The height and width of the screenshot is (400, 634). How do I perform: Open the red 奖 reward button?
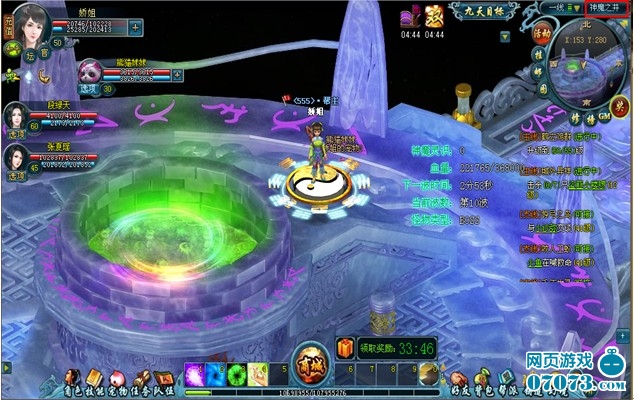pyautogui.click(x=622, y=103)
